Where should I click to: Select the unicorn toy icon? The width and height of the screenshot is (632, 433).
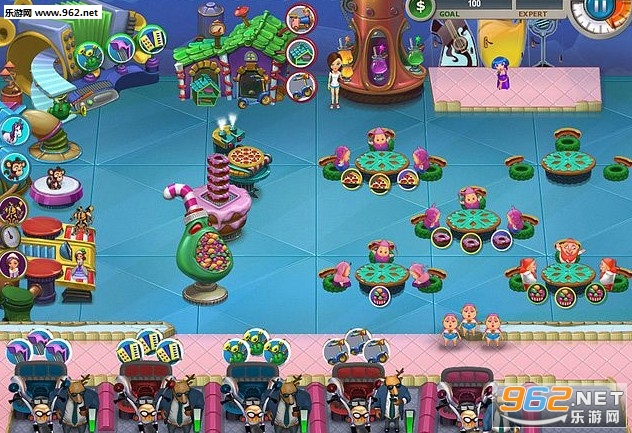pos(14,131)
